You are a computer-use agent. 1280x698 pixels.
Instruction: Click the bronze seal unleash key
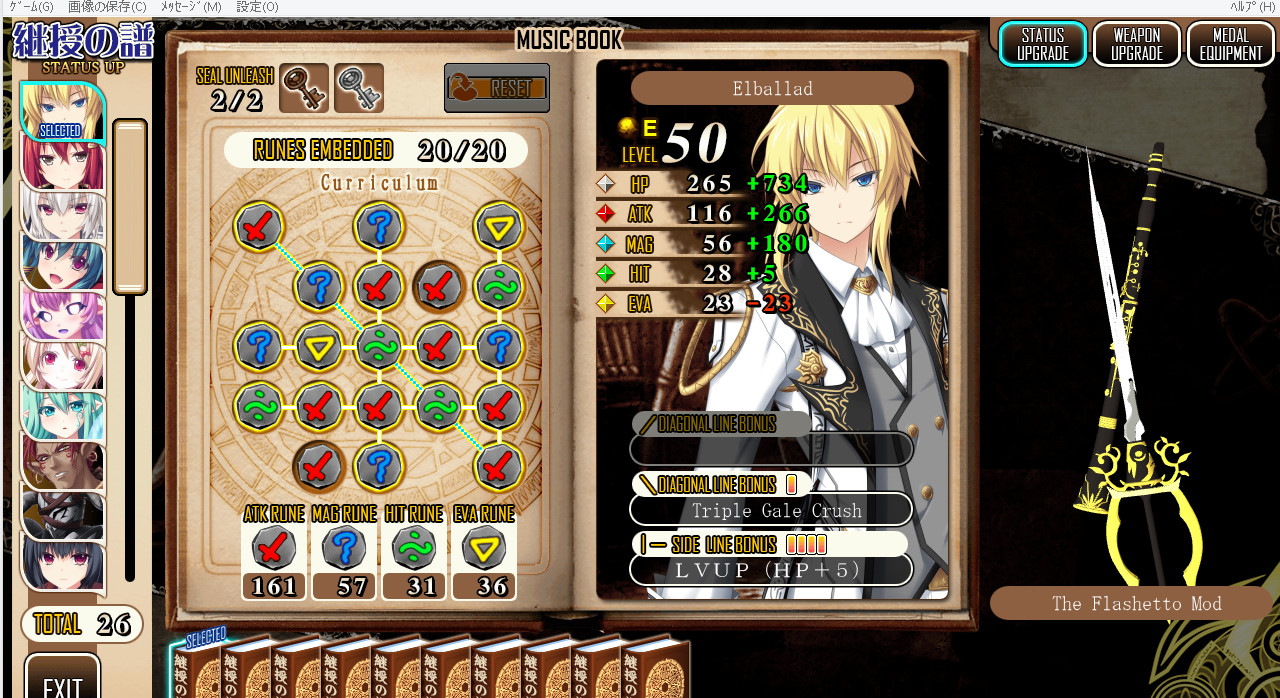(303, 88)
